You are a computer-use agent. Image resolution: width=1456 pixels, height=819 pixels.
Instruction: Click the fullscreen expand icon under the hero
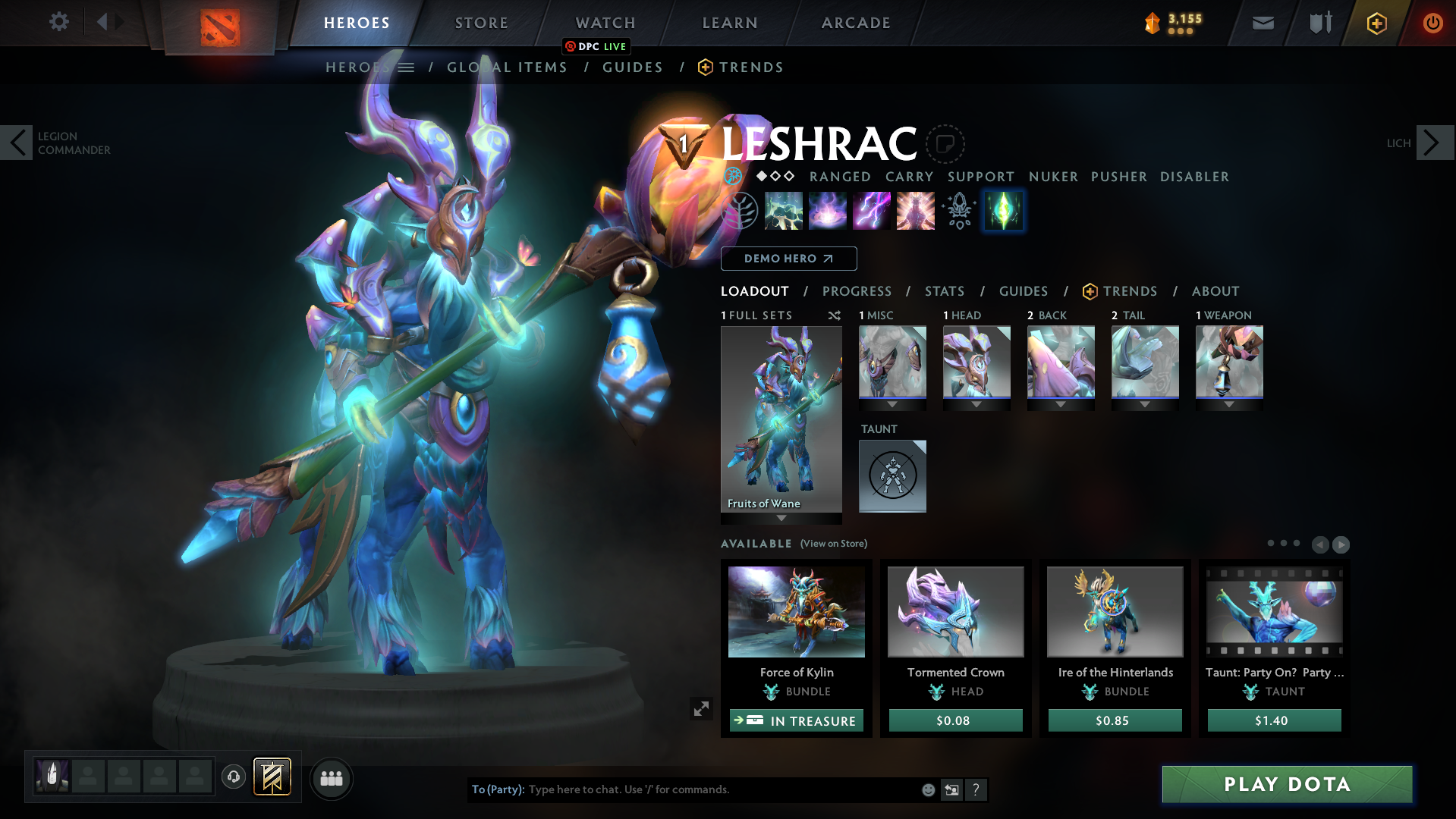701,708
